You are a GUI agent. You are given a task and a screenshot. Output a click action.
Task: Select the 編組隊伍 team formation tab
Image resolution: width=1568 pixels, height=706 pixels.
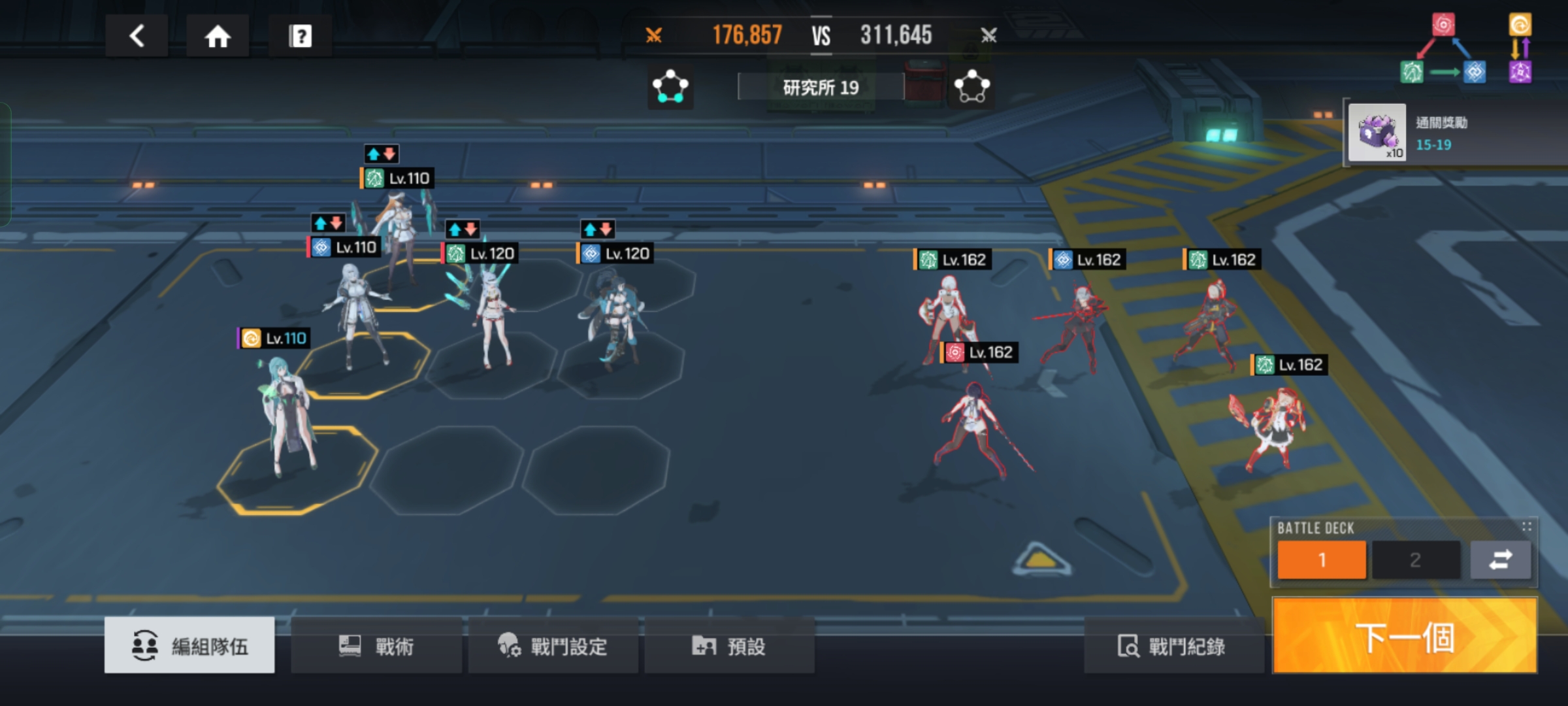click(x=189, y=645)
